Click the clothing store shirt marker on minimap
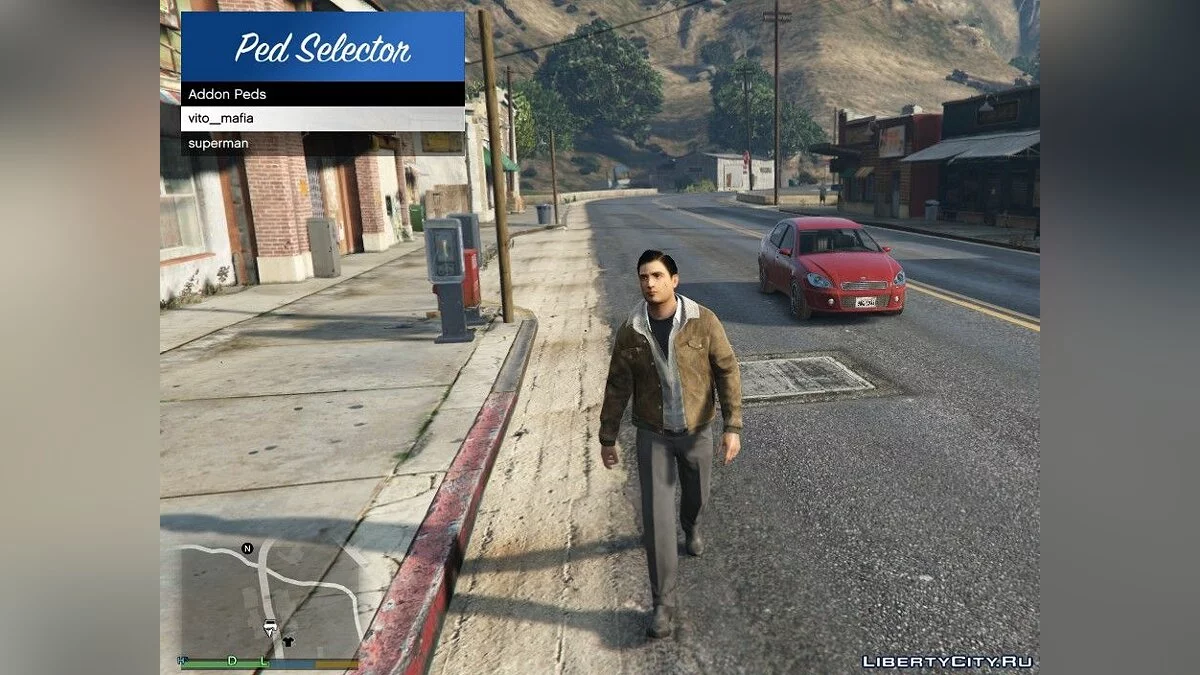Image resolution: width=1200 pixels, height=675 pixels. [x=289, y=641]
